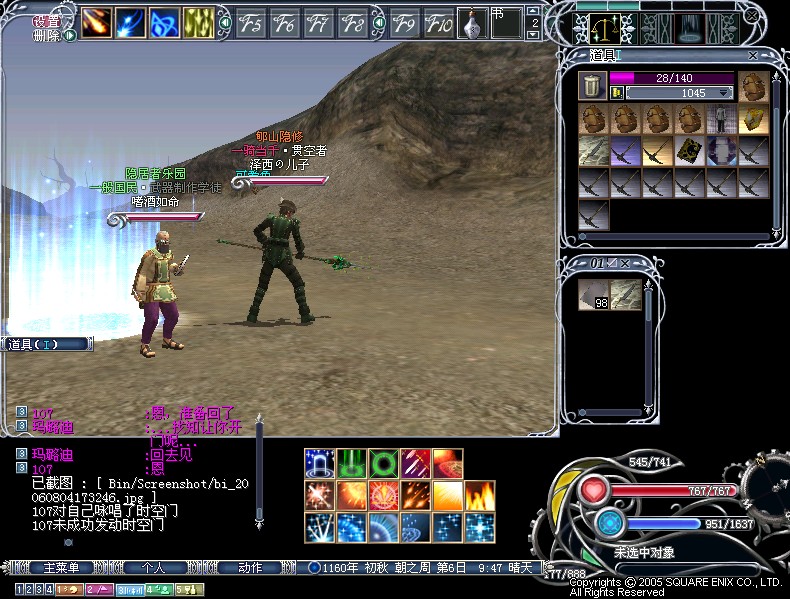The width and height of the screenshot is (790, 599).
Task: Activate the F5 hotkey slot
Action: (x=251, y=22)
